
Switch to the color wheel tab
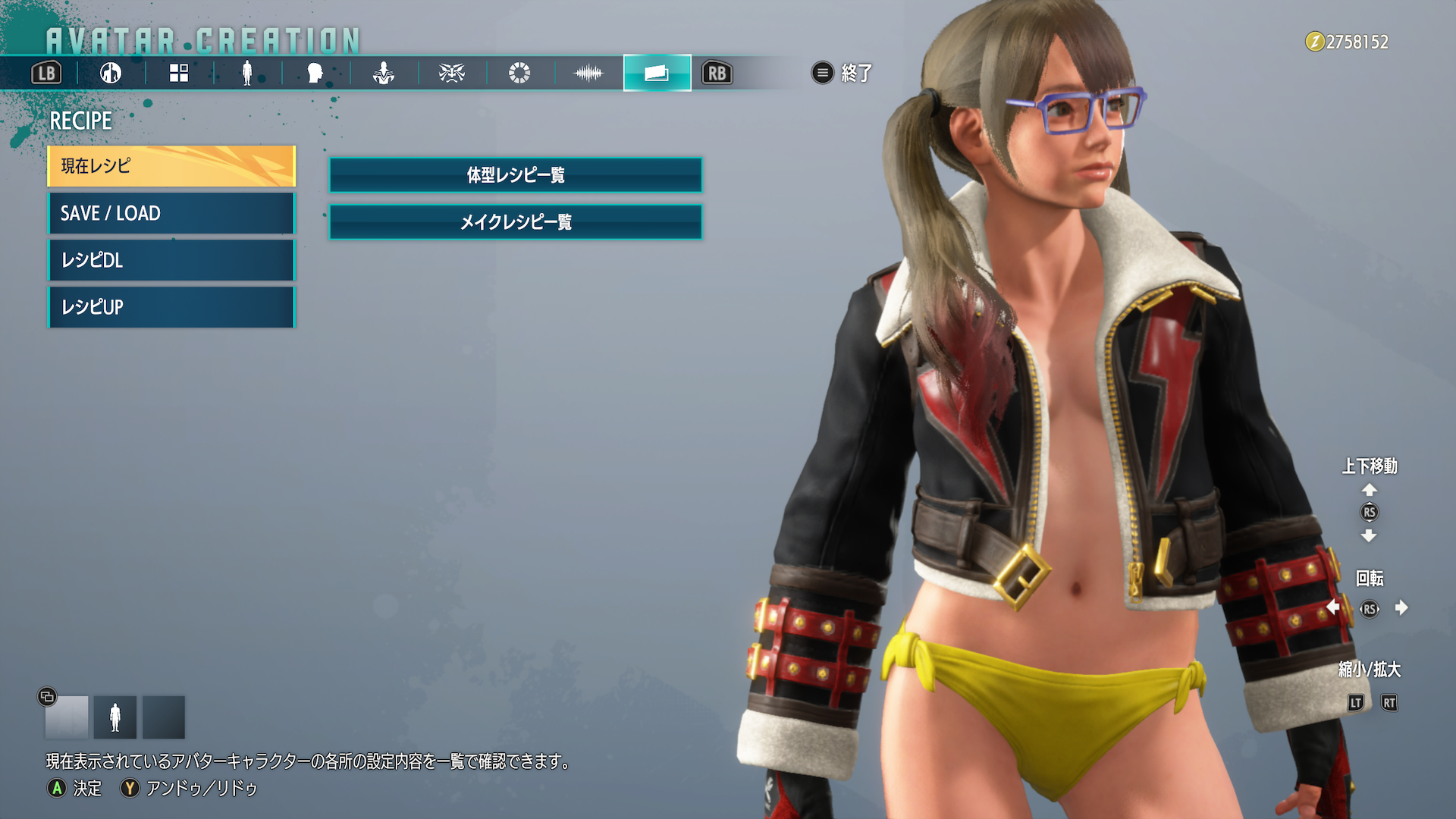tap(519, 73)
